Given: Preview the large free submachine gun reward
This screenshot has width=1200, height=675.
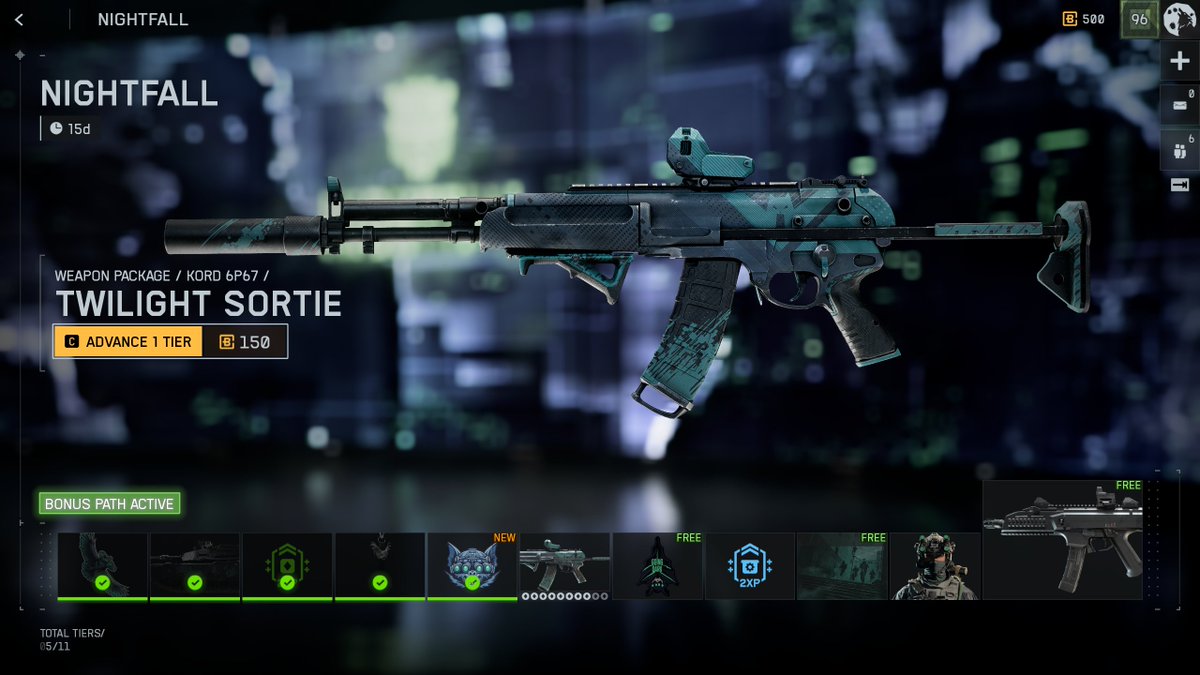Looking at the screenshot, I should (1062, 540).
